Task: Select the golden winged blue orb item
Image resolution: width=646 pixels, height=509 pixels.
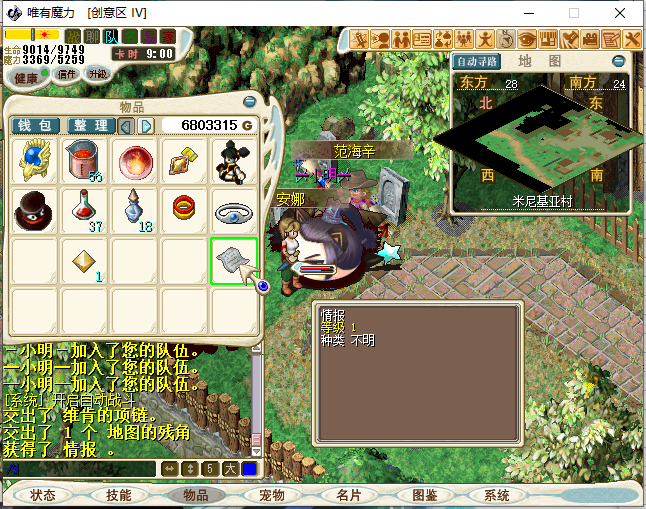Action: [35, 160]
